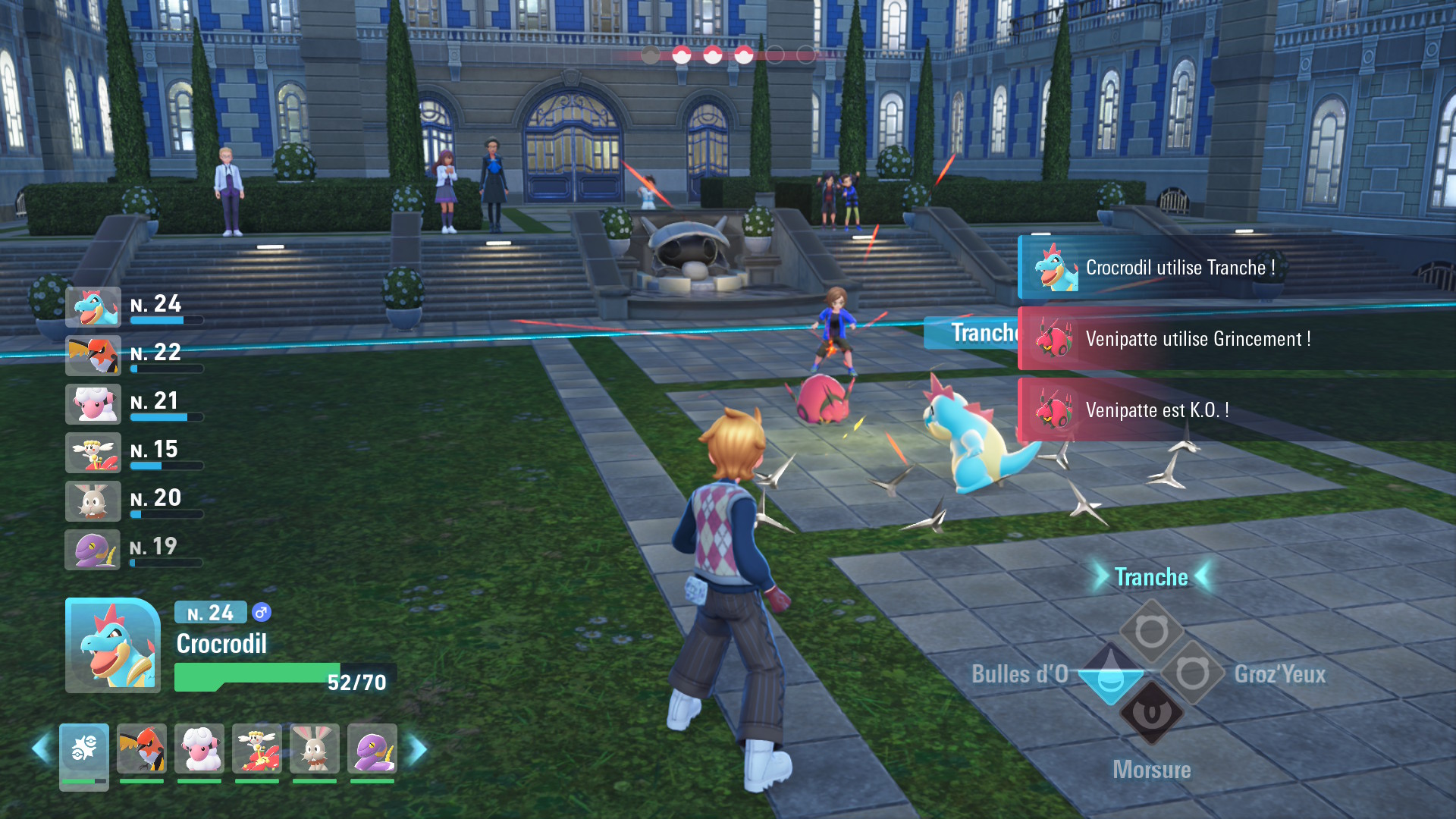Switch to Flabébé in the bottom bar

pos(257,750)
